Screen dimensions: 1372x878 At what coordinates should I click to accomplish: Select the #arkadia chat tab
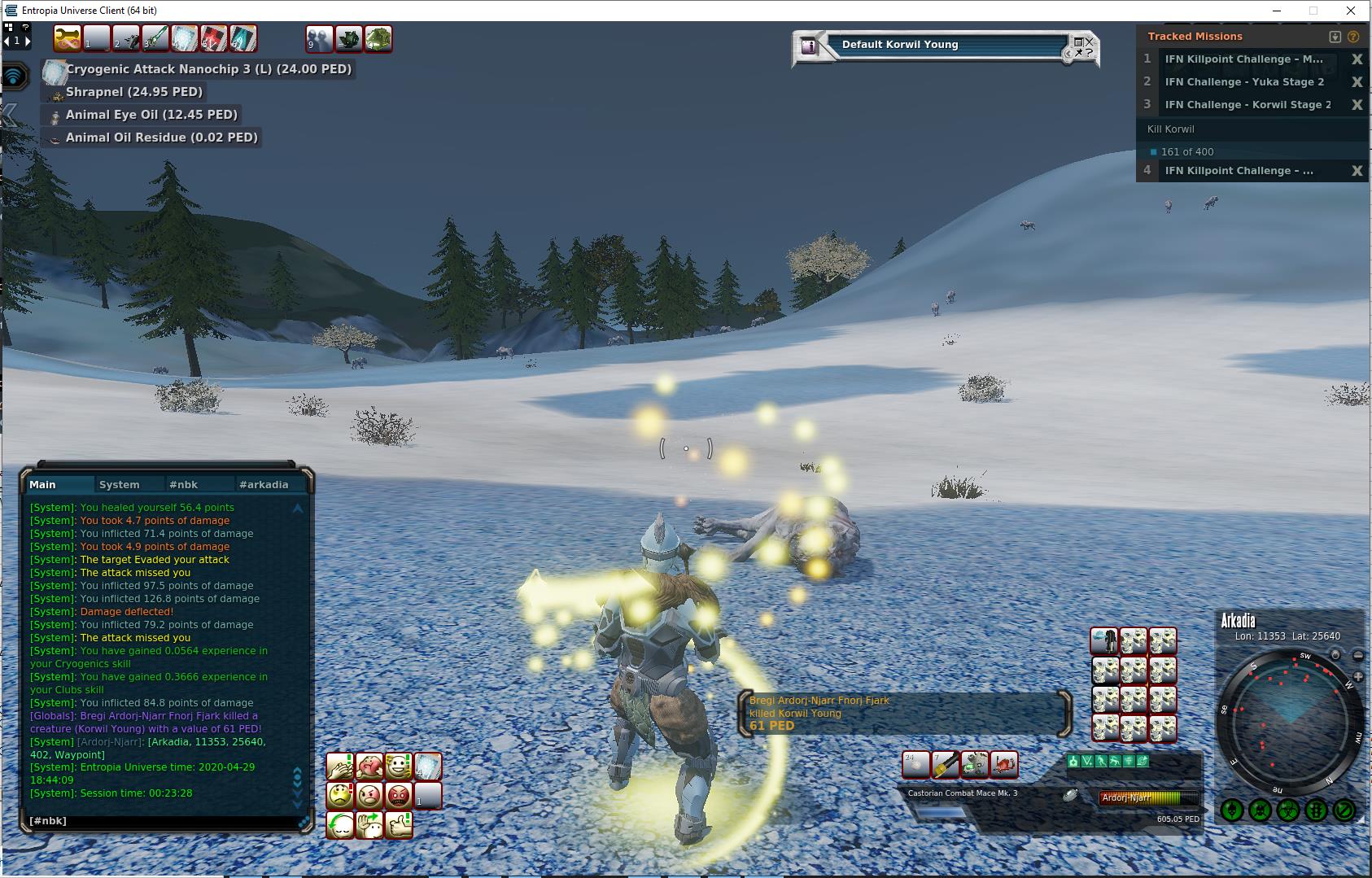[264, 484]
